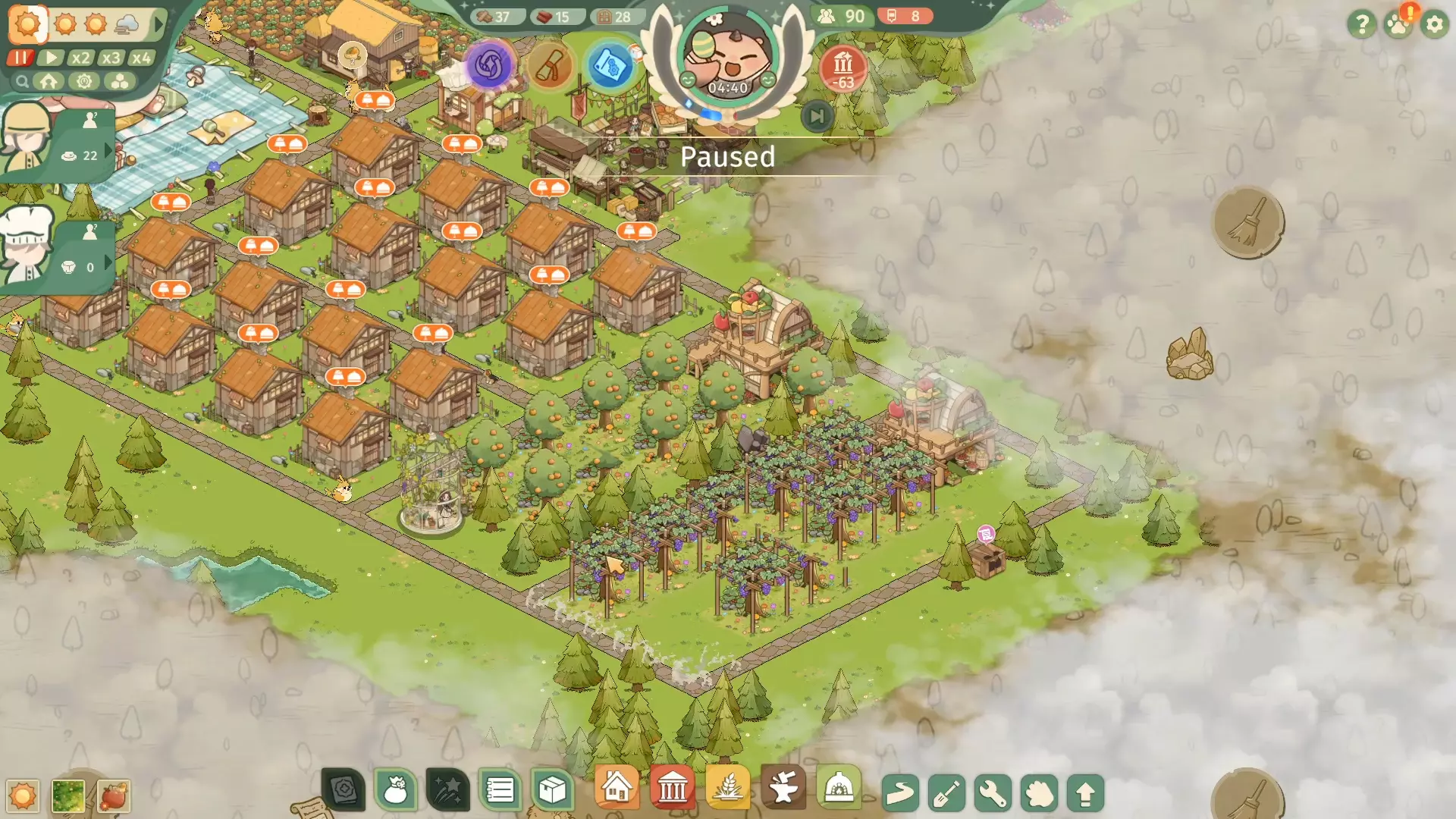
Task: Set game speed to x4
Action: click(x=141, y=58)
